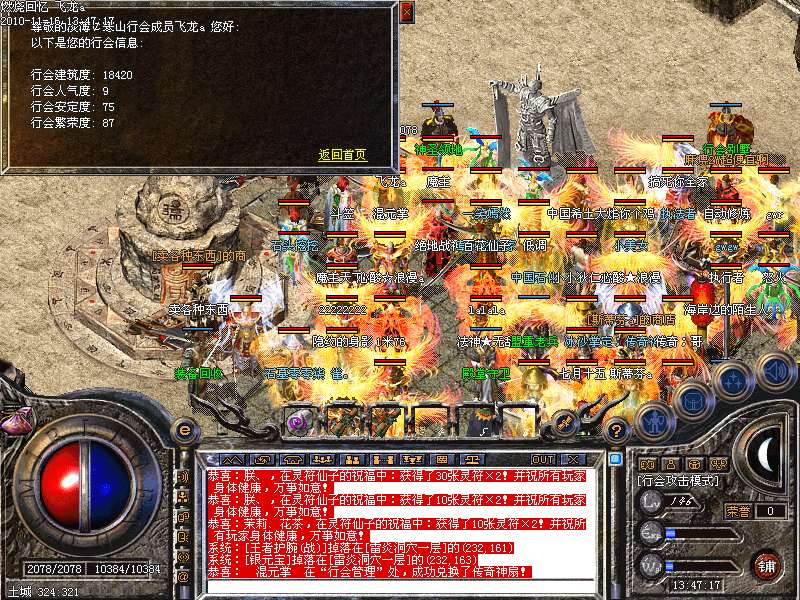The image size is (800, 600).
Task: Toggle sound with the round speaker button
Action: pyautogui.click(x=775, y=371)
